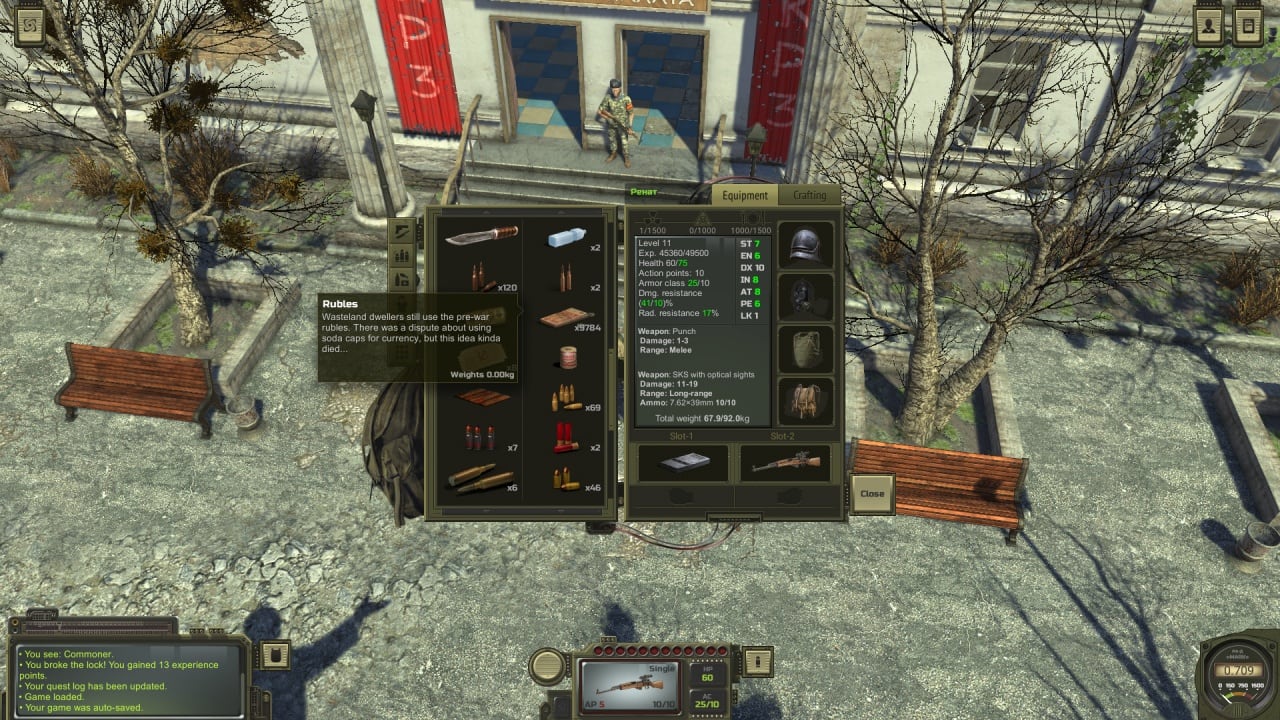Viewport: 1280px width, 720px height.
Task: Select the x120 rifle ammo stack
Action: 483,278
